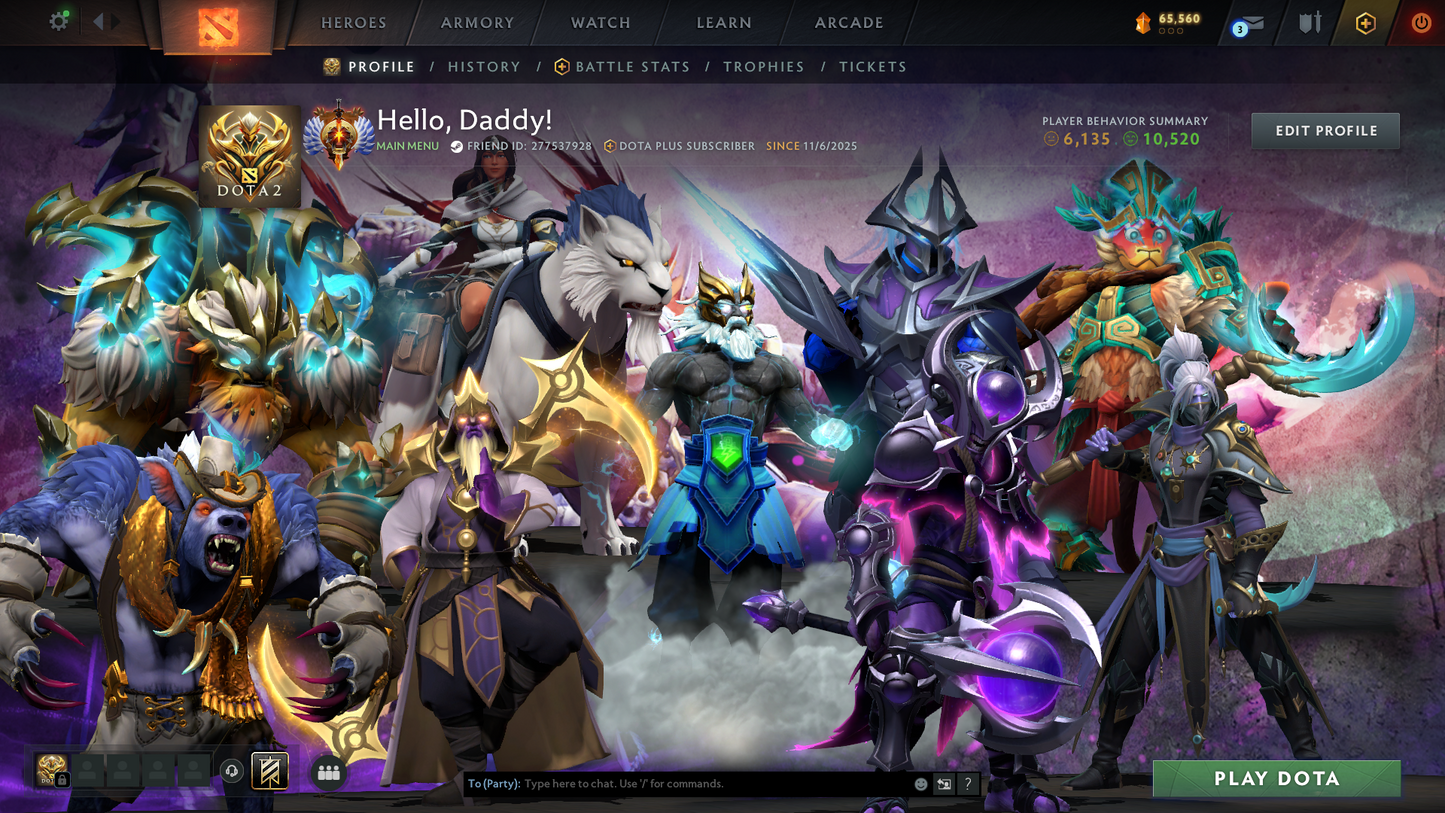Switch to the TROPHIES tab
The height and width of the screenshot is (813, 1445).
coord(764,66)
